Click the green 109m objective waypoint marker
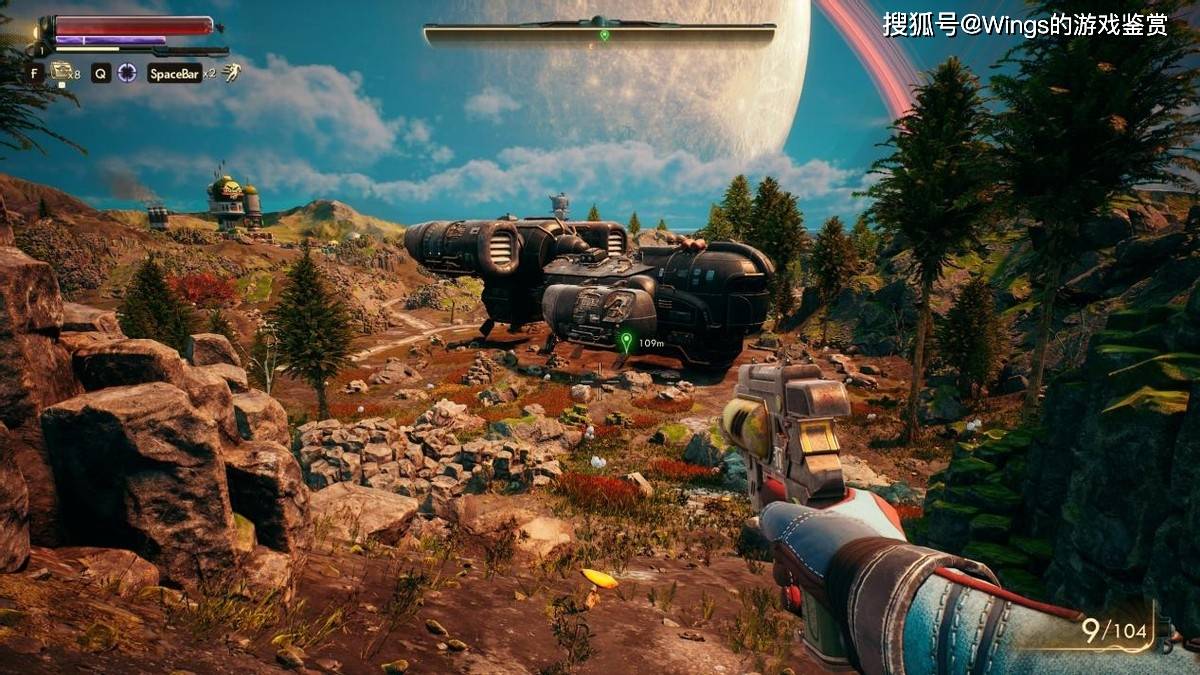The width and height of the screenshot is (1200, 675). coord(627,342)
